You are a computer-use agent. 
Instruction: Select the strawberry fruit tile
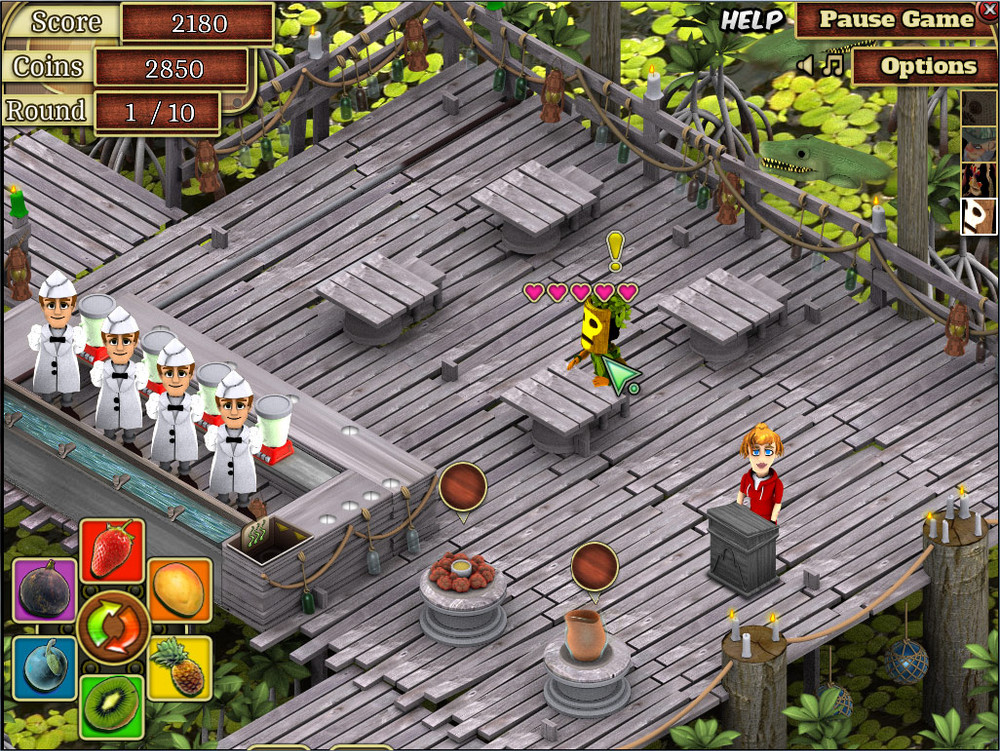tap(112, 550)
